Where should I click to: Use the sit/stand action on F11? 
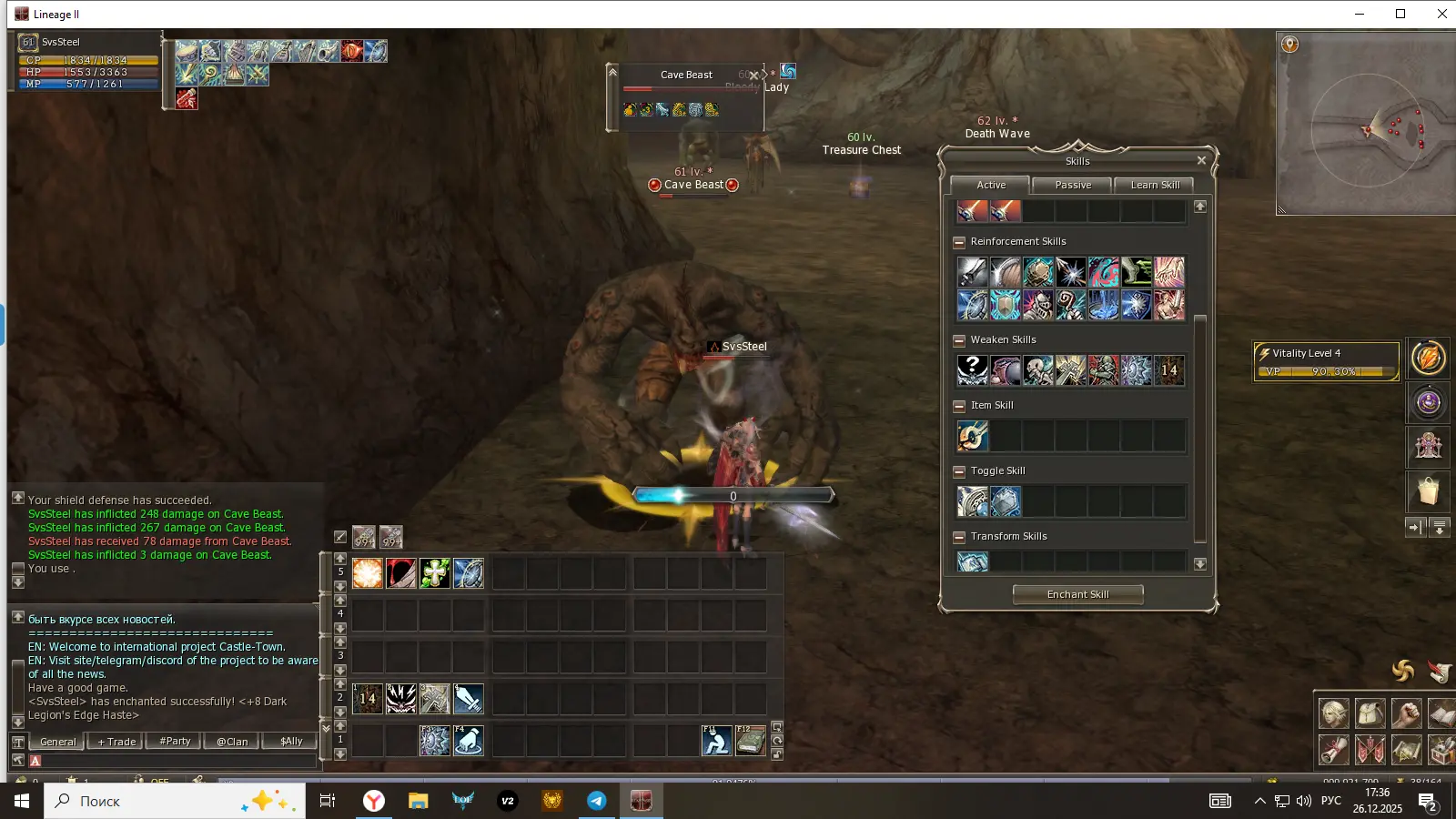[716, 741]
